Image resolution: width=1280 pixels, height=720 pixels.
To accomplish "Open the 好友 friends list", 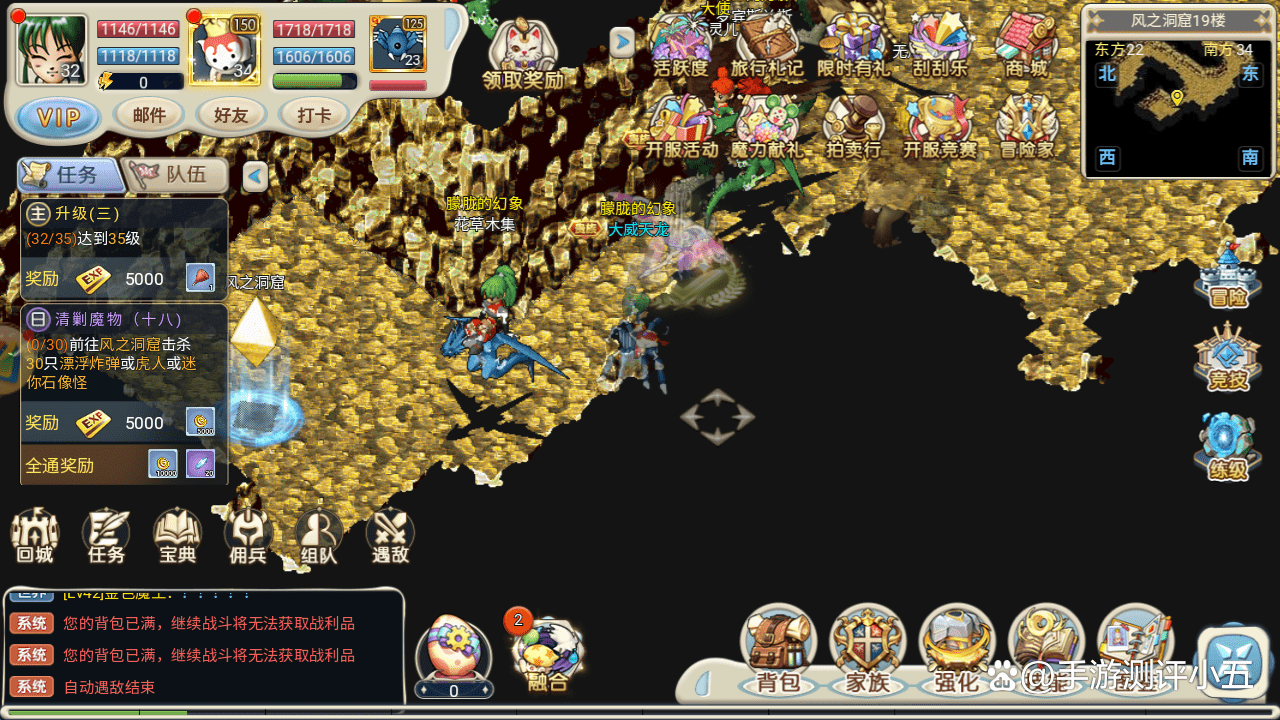I will tap(231, 116).
